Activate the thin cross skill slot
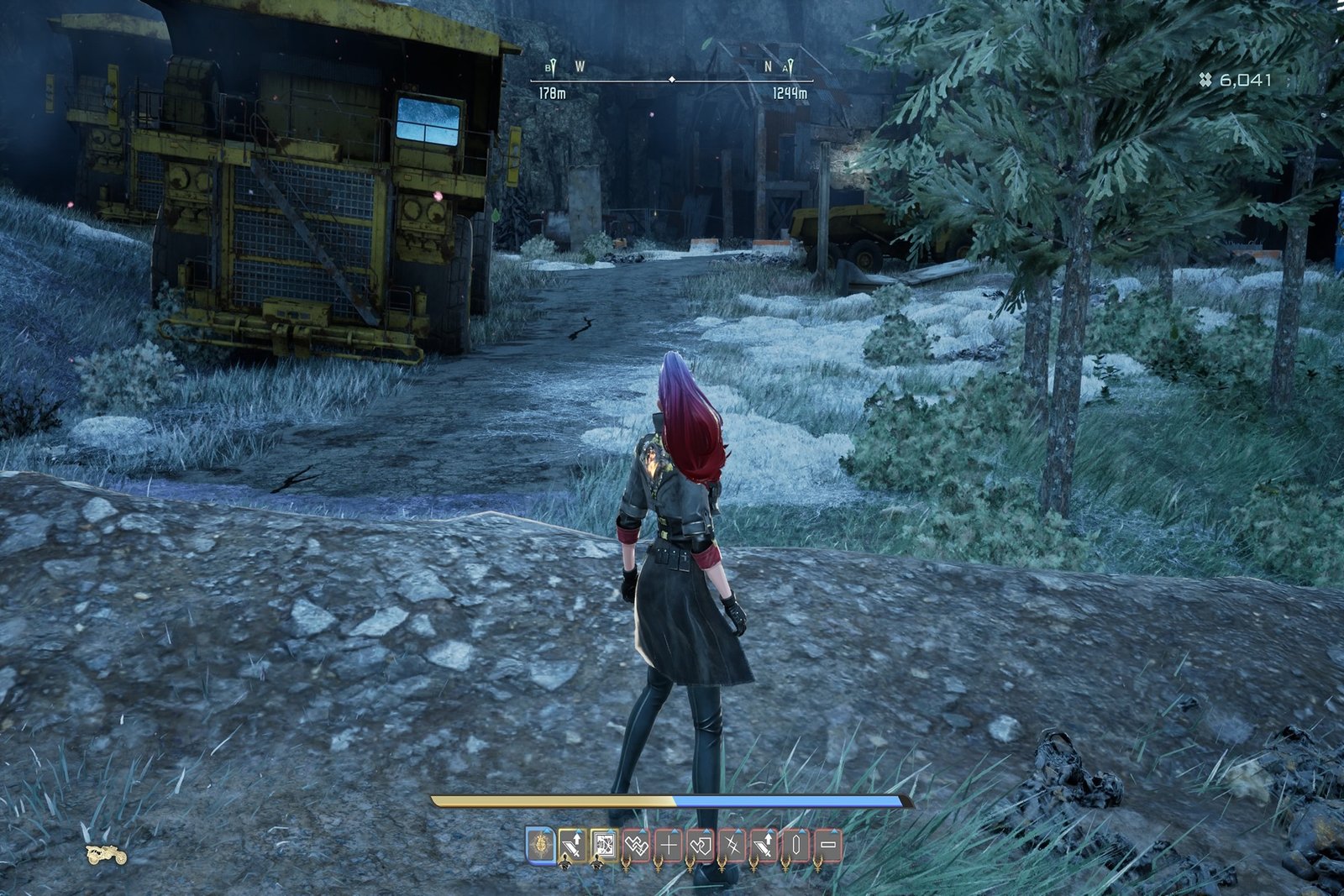Viewport: 1344px width, 896px height. 669,845
